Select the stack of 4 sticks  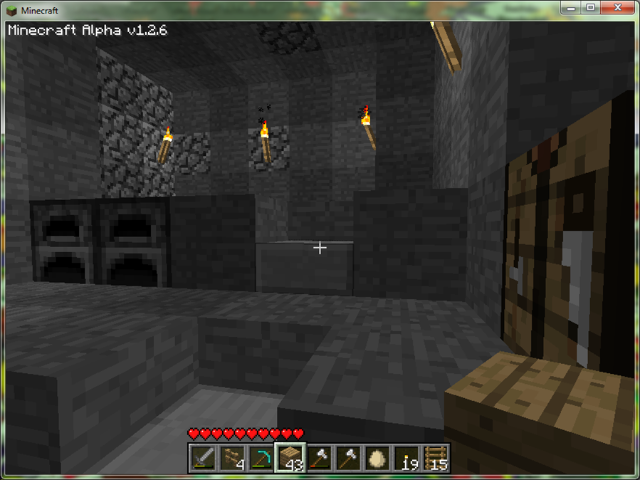point(233,458)
